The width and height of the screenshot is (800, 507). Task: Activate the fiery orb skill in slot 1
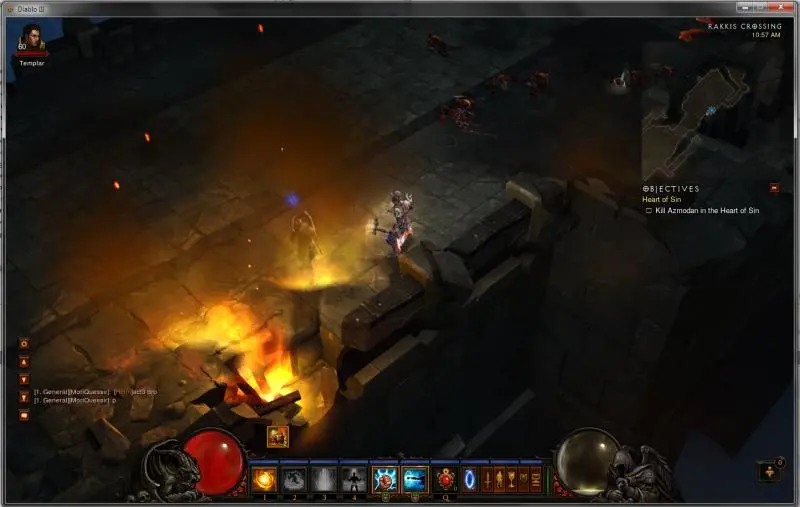[264, 480]
